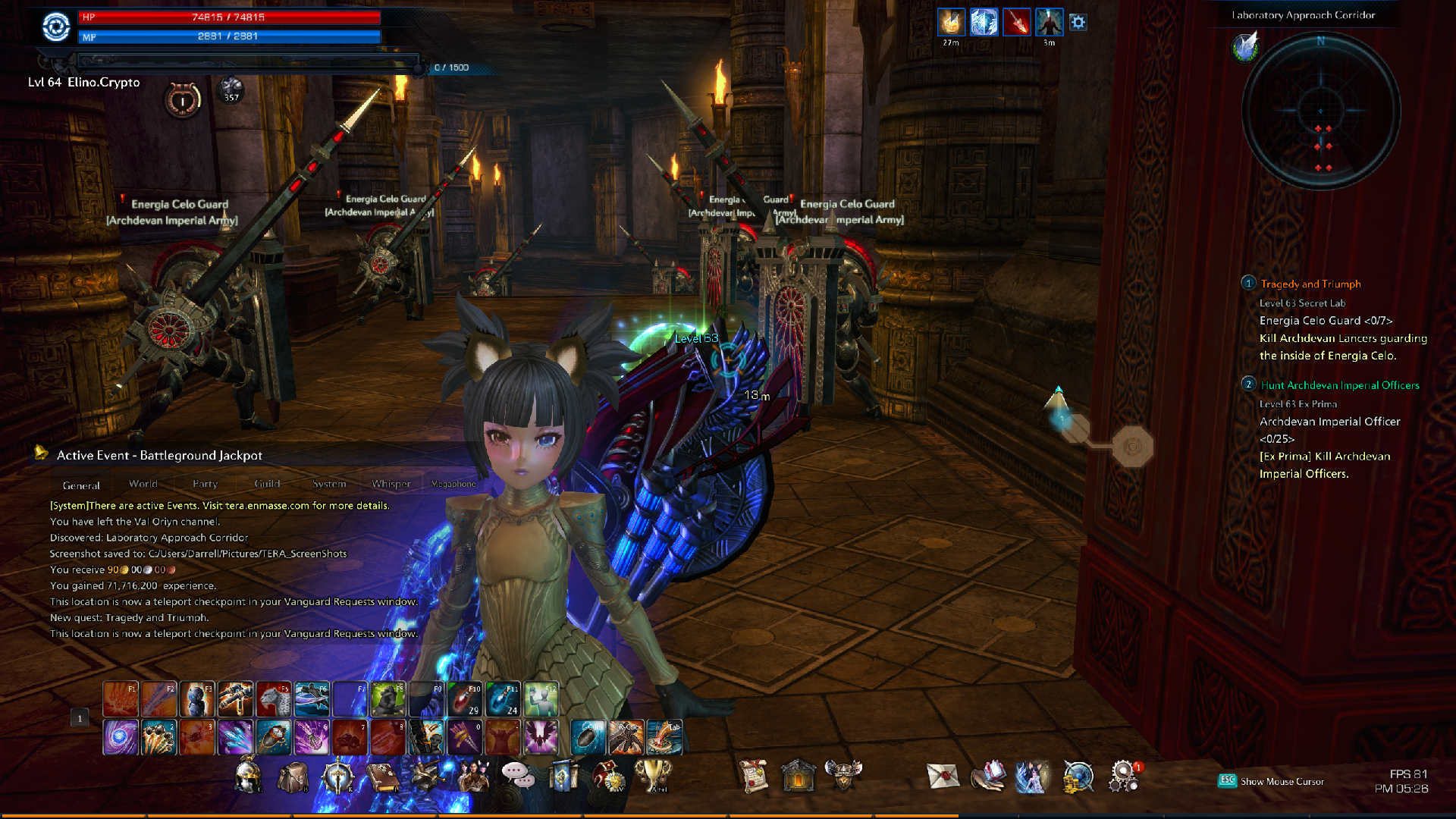The image size is (1456, 819).
Task: Open the sealed envelope mail icon
Action: pyautogui.click(x=943, y=776)
